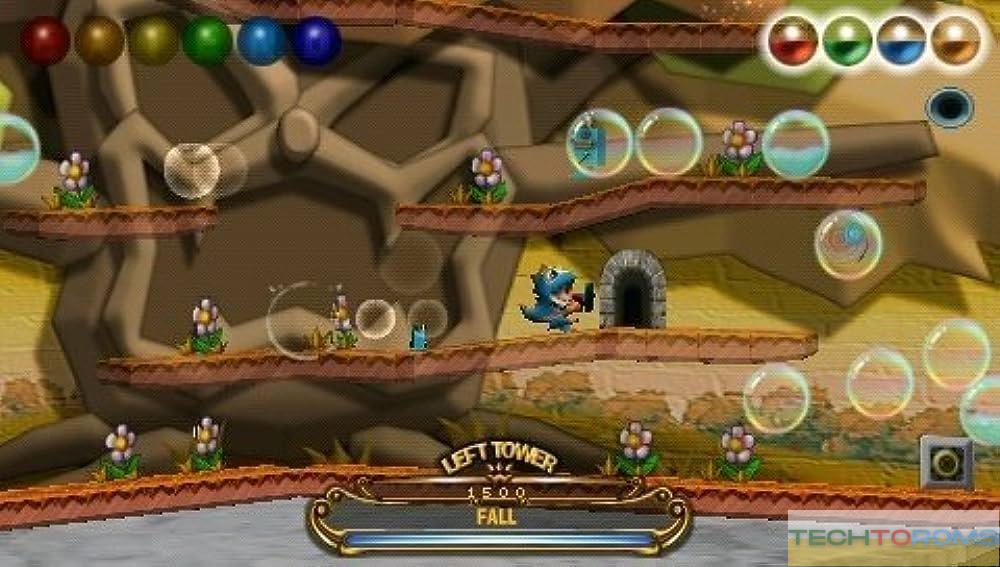Click the half-filled red orb at top right

click(x=793, y=41)
